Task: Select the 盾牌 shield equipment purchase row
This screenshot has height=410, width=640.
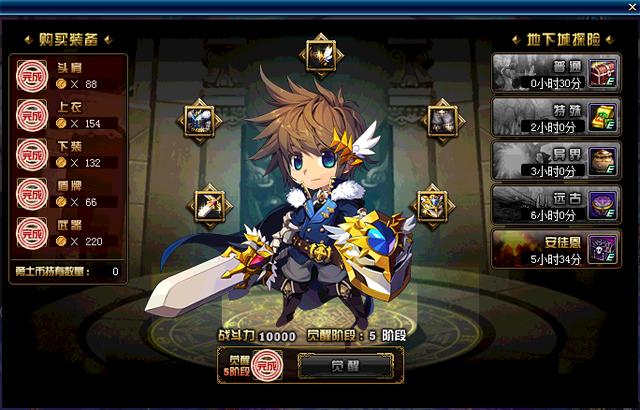Action: click(68, 194)
